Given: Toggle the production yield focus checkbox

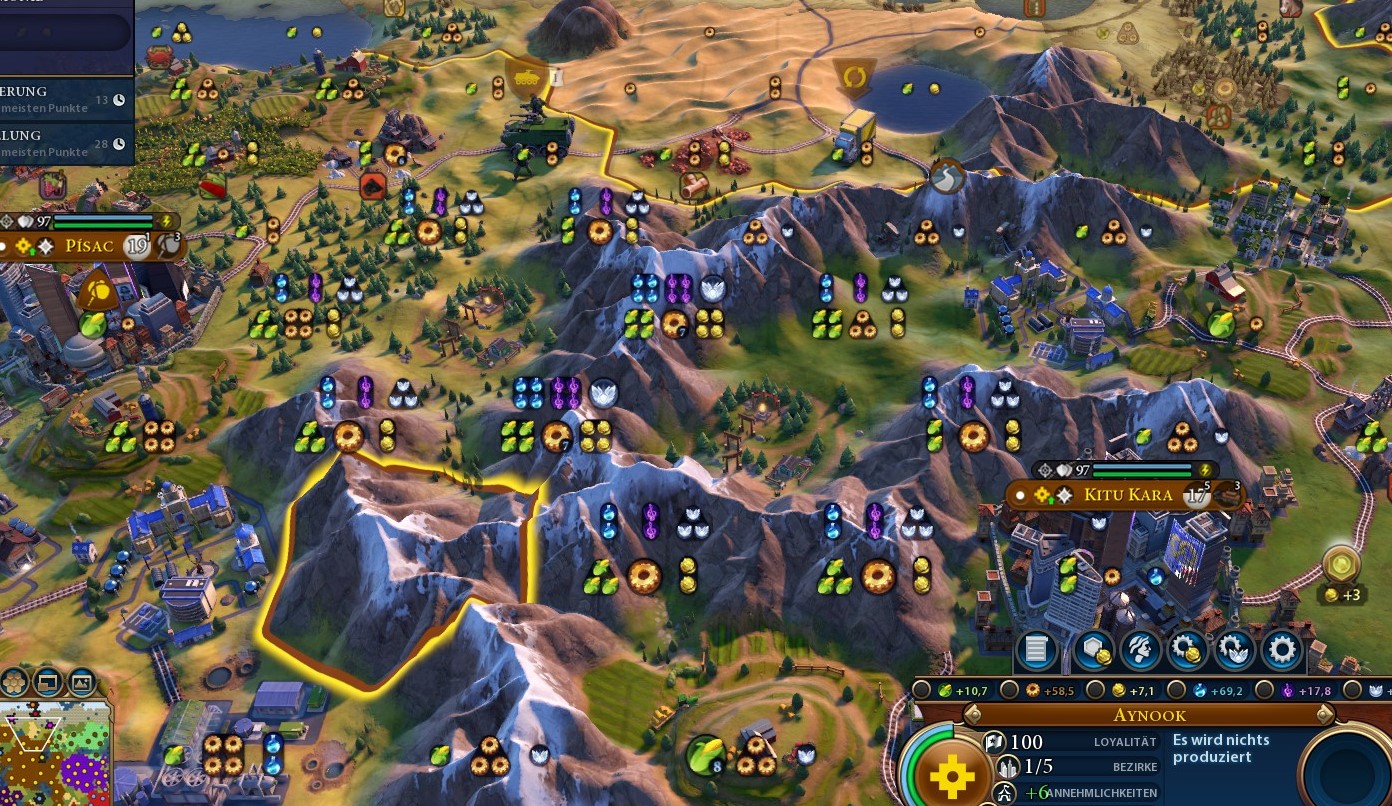Looking at the screenshot, I should (1010, 690).
